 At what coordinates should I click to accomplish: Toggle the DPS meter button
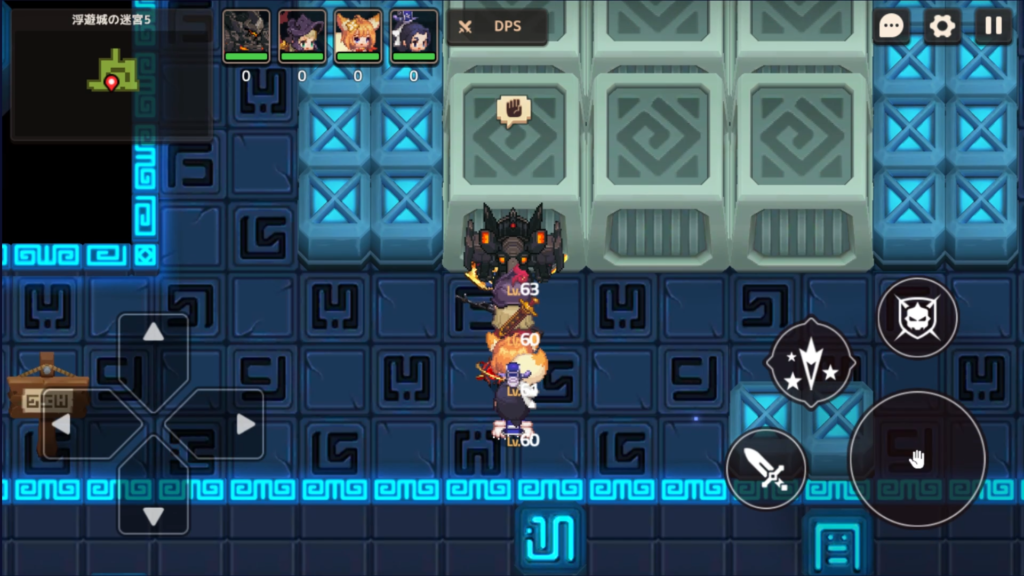point(497,27)
